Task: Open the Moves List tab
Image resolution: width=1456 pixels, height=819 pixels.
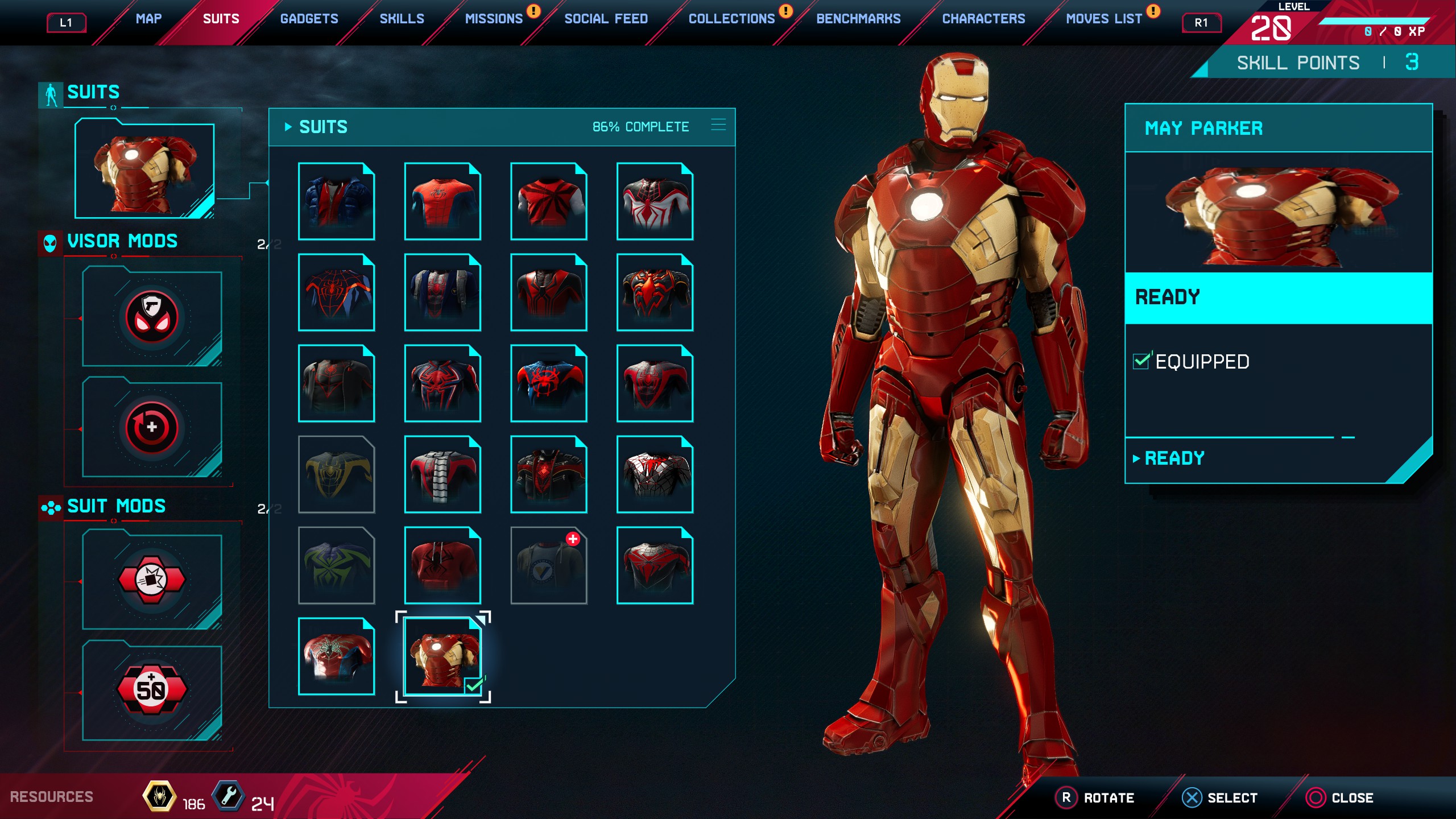Action: click(1103, 19)
